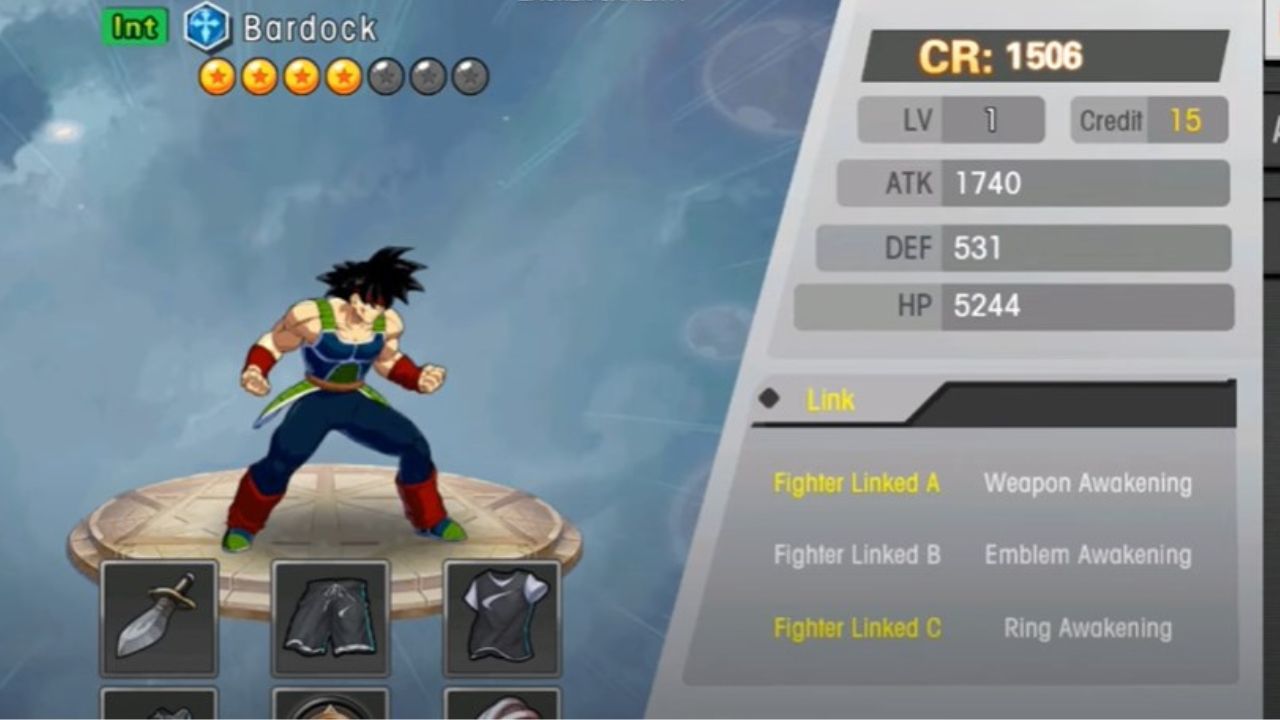1280x720 pixels.
Task: Select the dagger weapon slot icon
Action: [159, 617]
